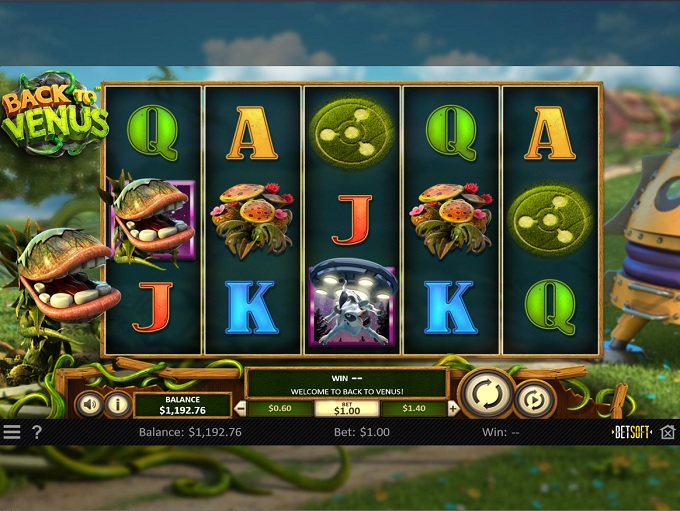Open autoplay with the small circular play button

pyautogui.click(x=535, y=400)
